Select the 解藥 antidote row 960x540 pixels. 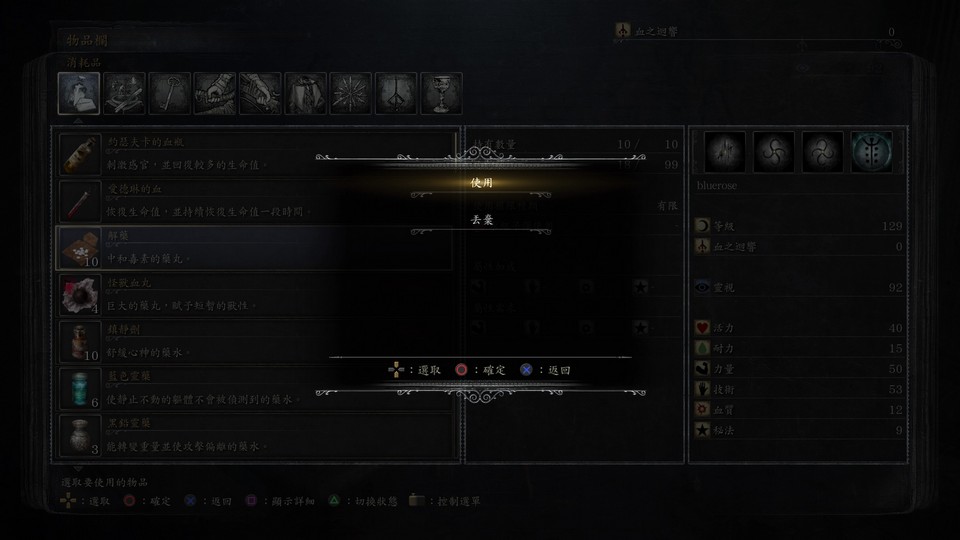tap(255, 247)
